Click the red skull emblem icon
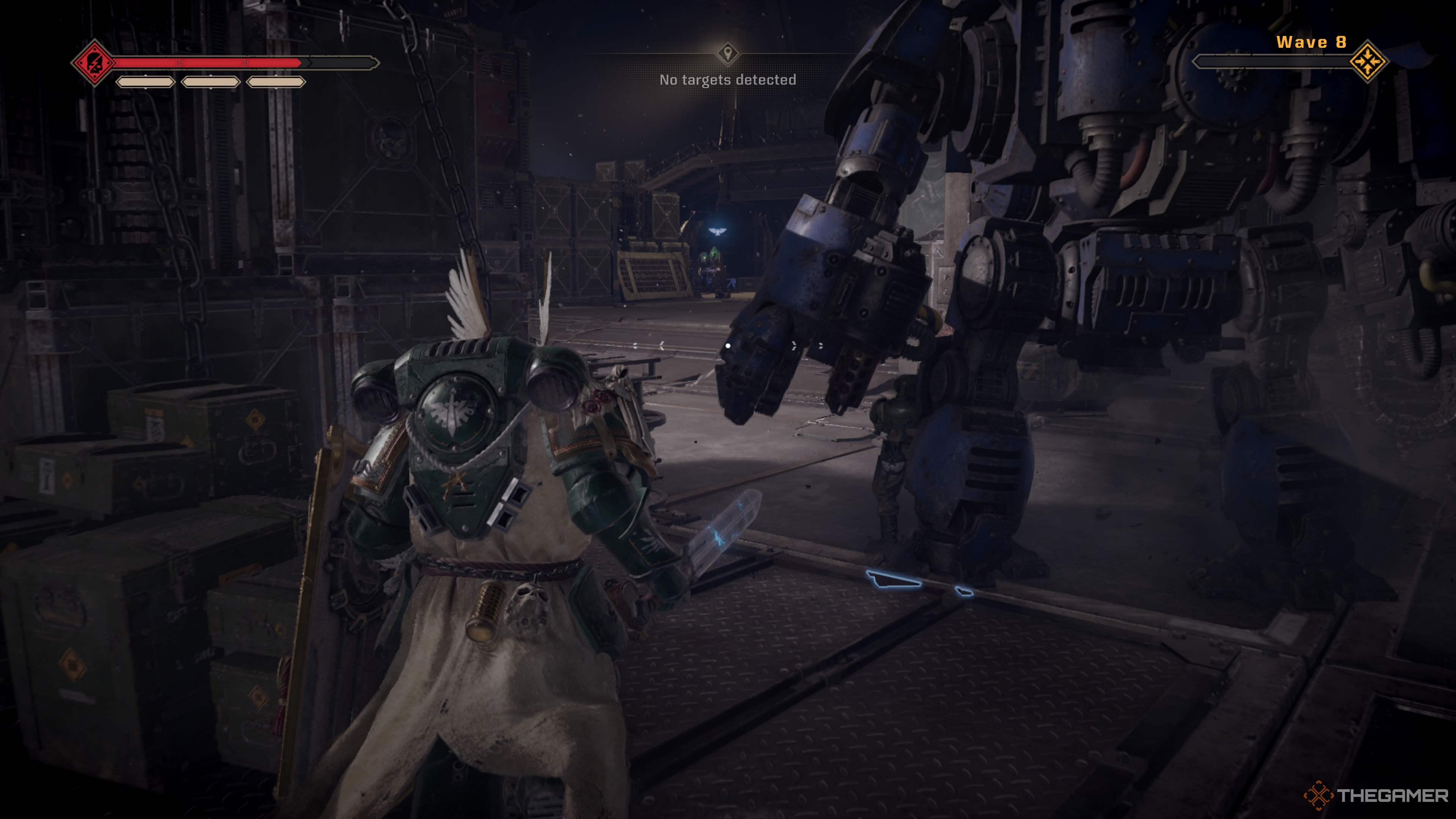This screenshot has height=819, width=1456. click(94, 63)
